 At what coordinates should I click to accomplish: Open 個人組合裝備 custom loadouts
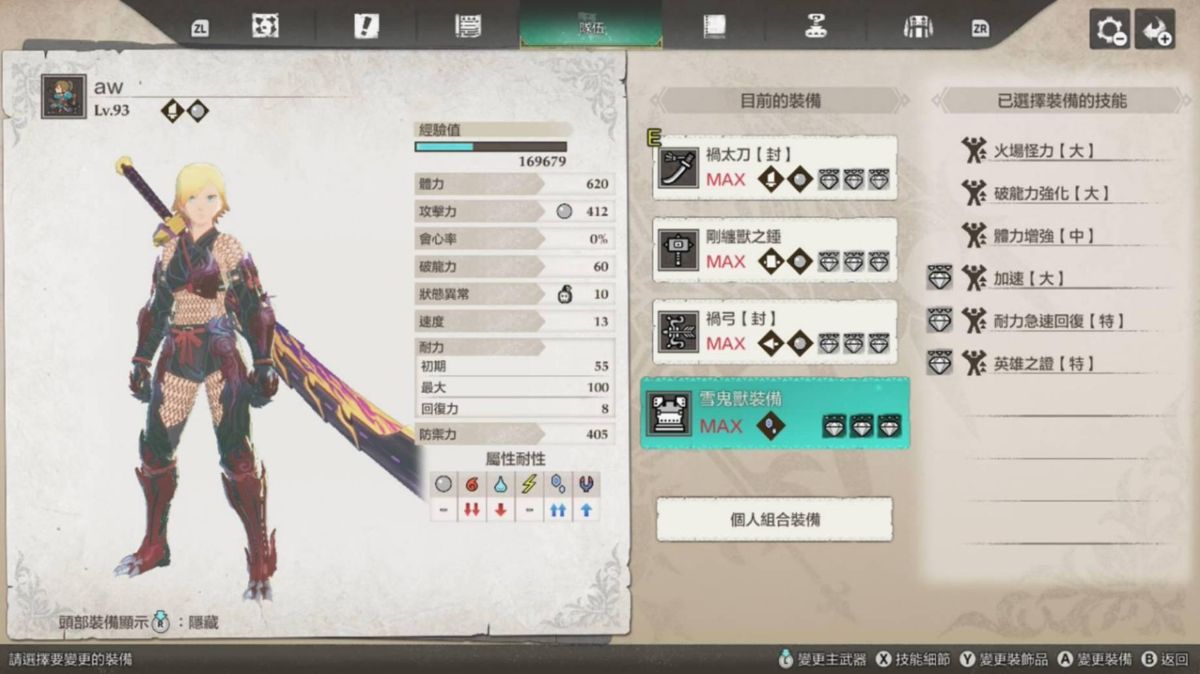point(775,520)
